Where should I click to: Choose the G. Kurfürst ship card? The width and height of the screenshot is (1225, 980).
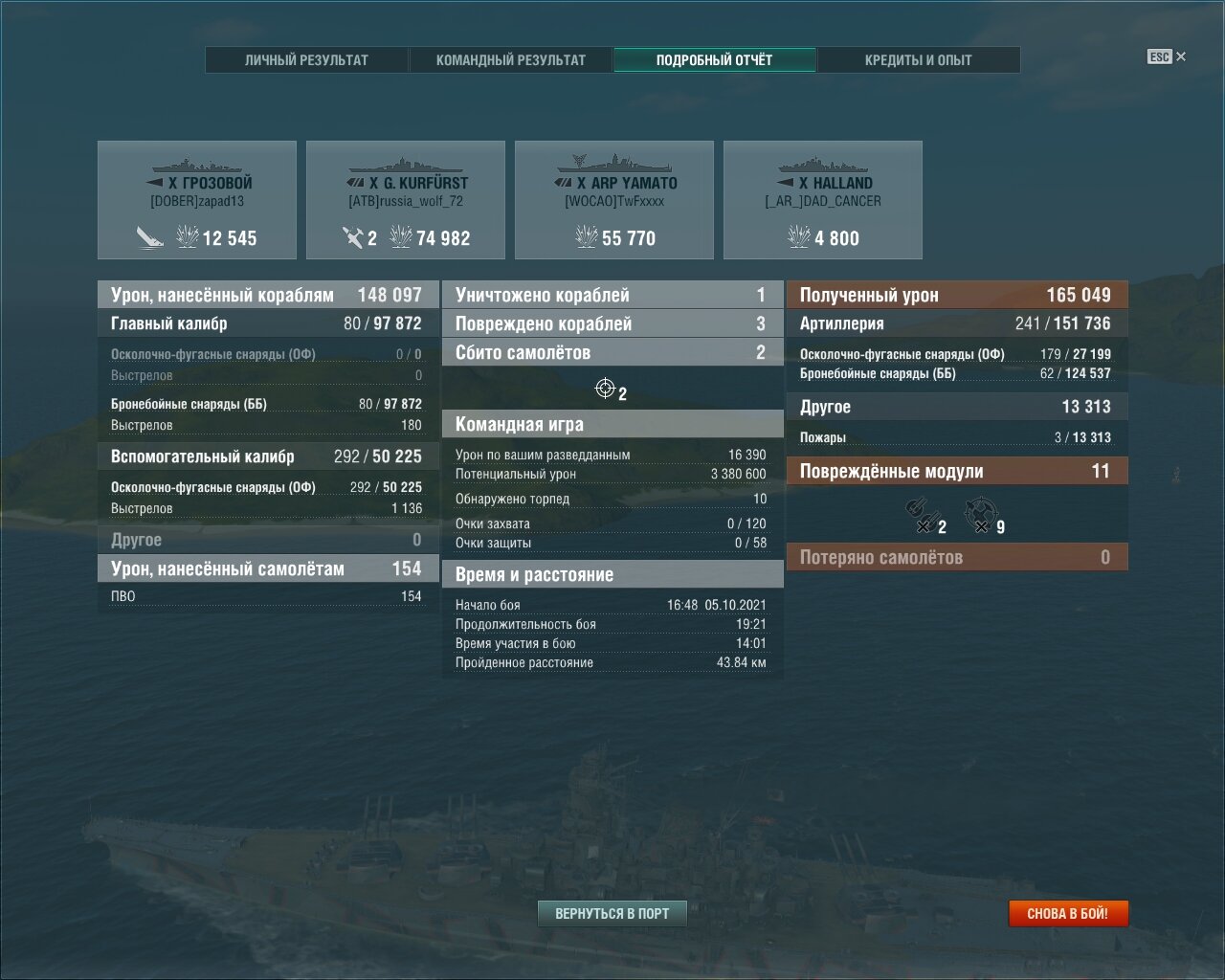[x=406, y=200]
